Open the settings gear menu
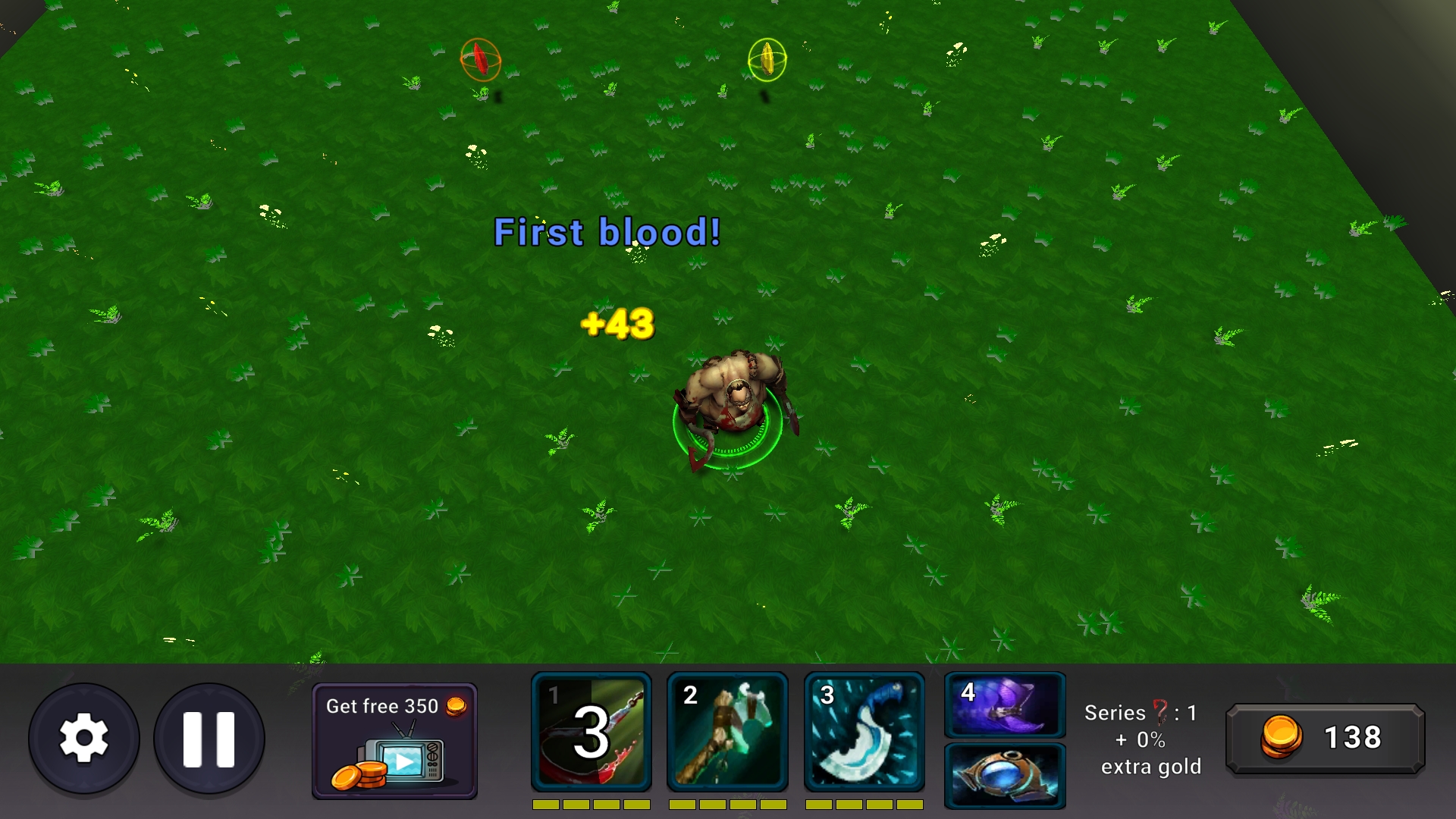 click(x=83, y=738)
